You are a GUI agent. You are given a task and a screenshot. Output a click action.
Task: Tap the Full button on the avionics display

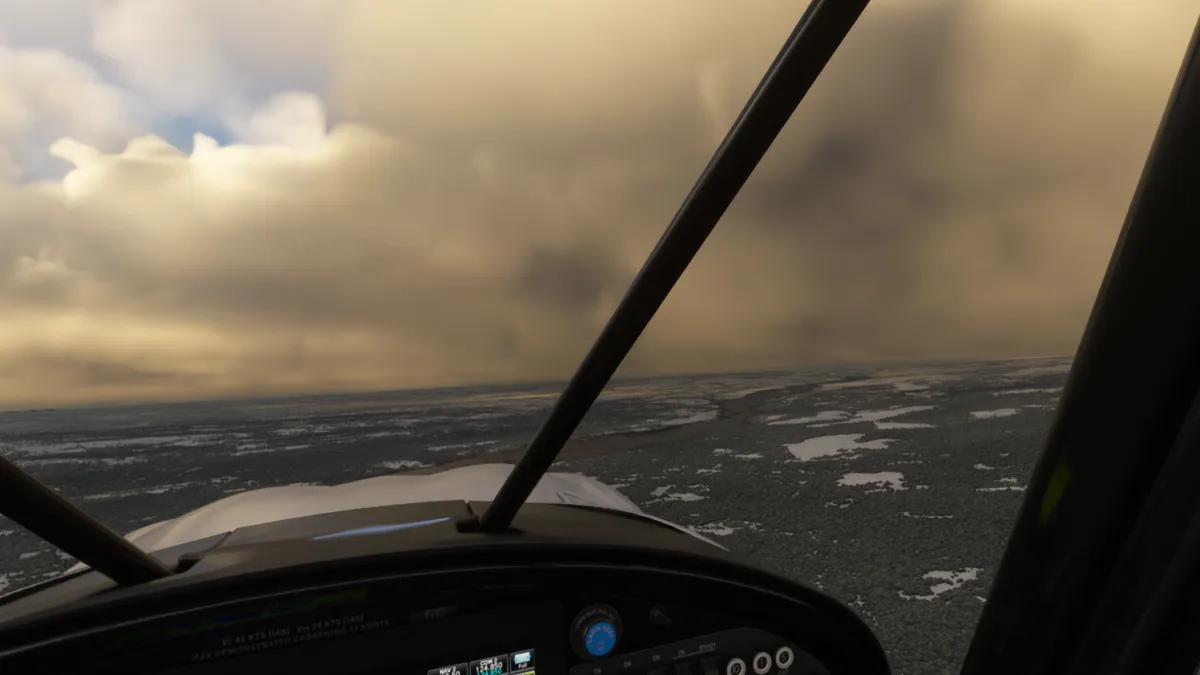(523, 660)
